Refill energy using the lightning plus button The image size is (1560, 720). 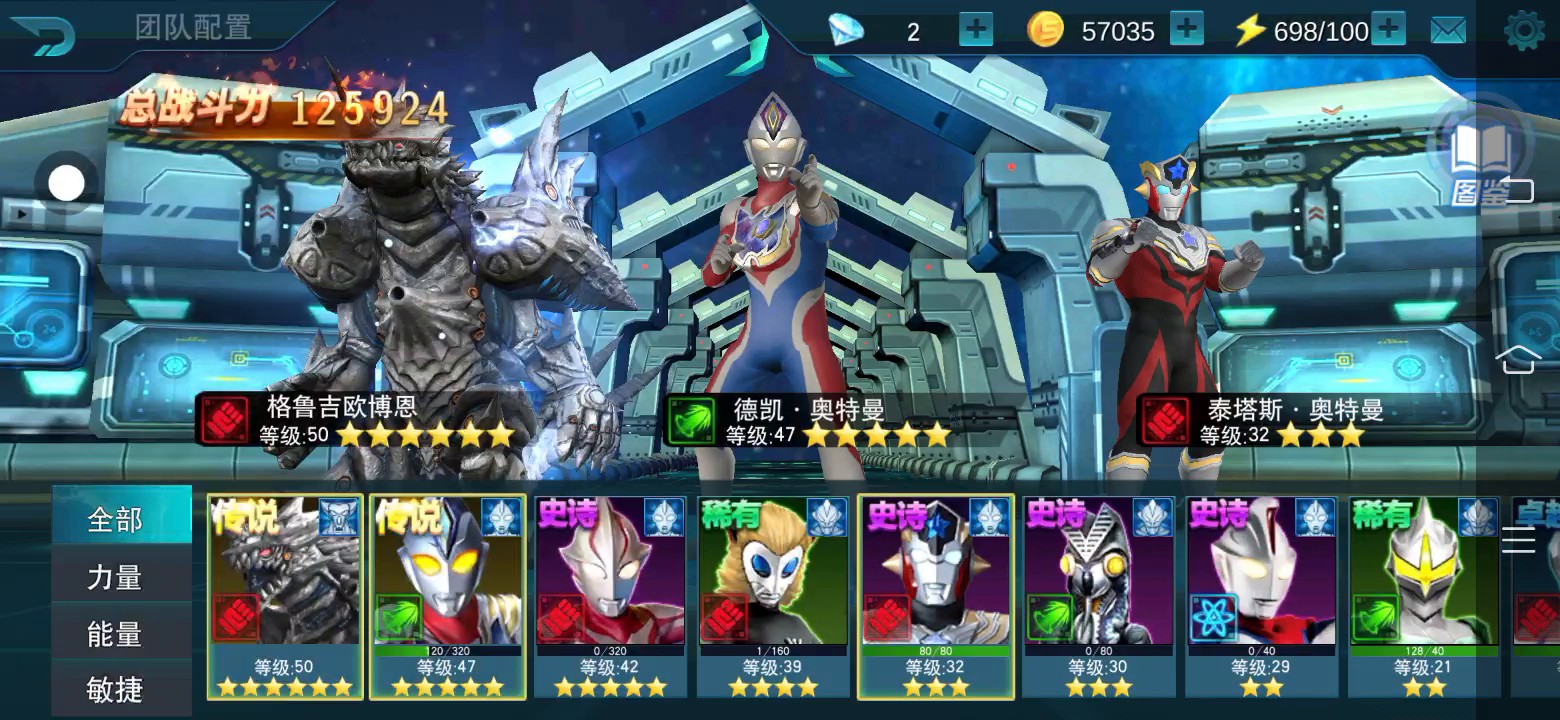click(x=1388, y=30)
